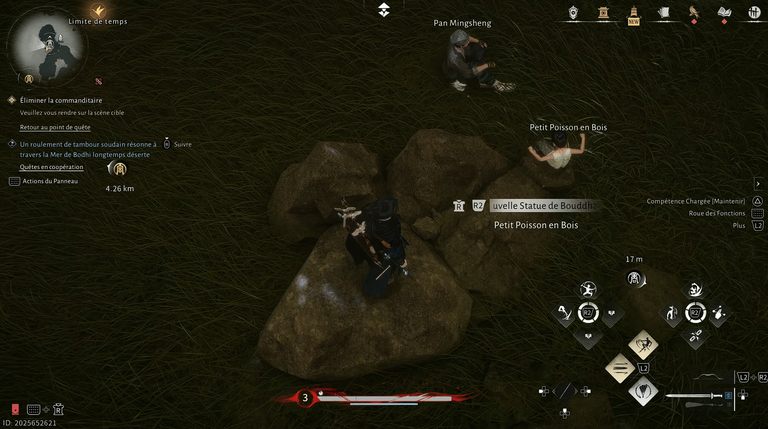768x429 pixels.
Task: Activate the archer stance skill icon
Action: click(x=588, y=289)
